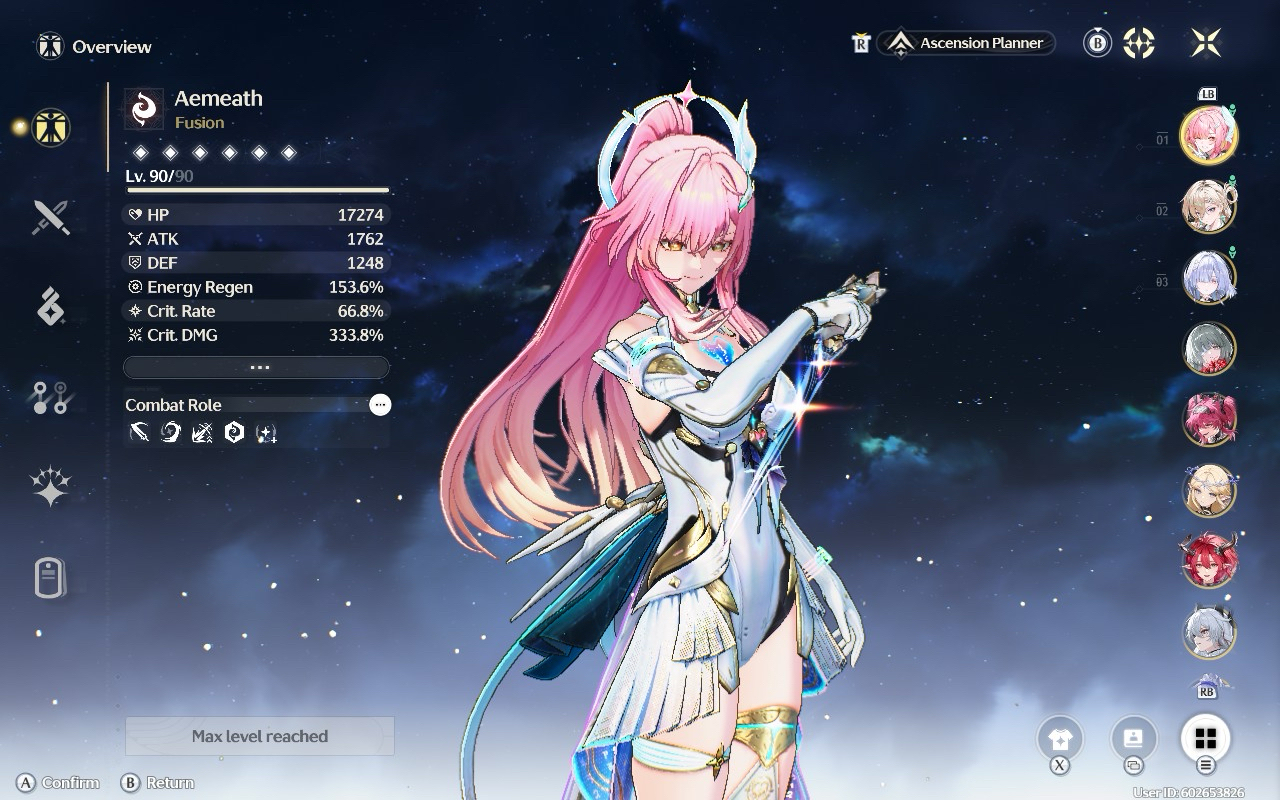
Task: Open the bottom file-card tab in the left sidebar
Action: (50, 578)
